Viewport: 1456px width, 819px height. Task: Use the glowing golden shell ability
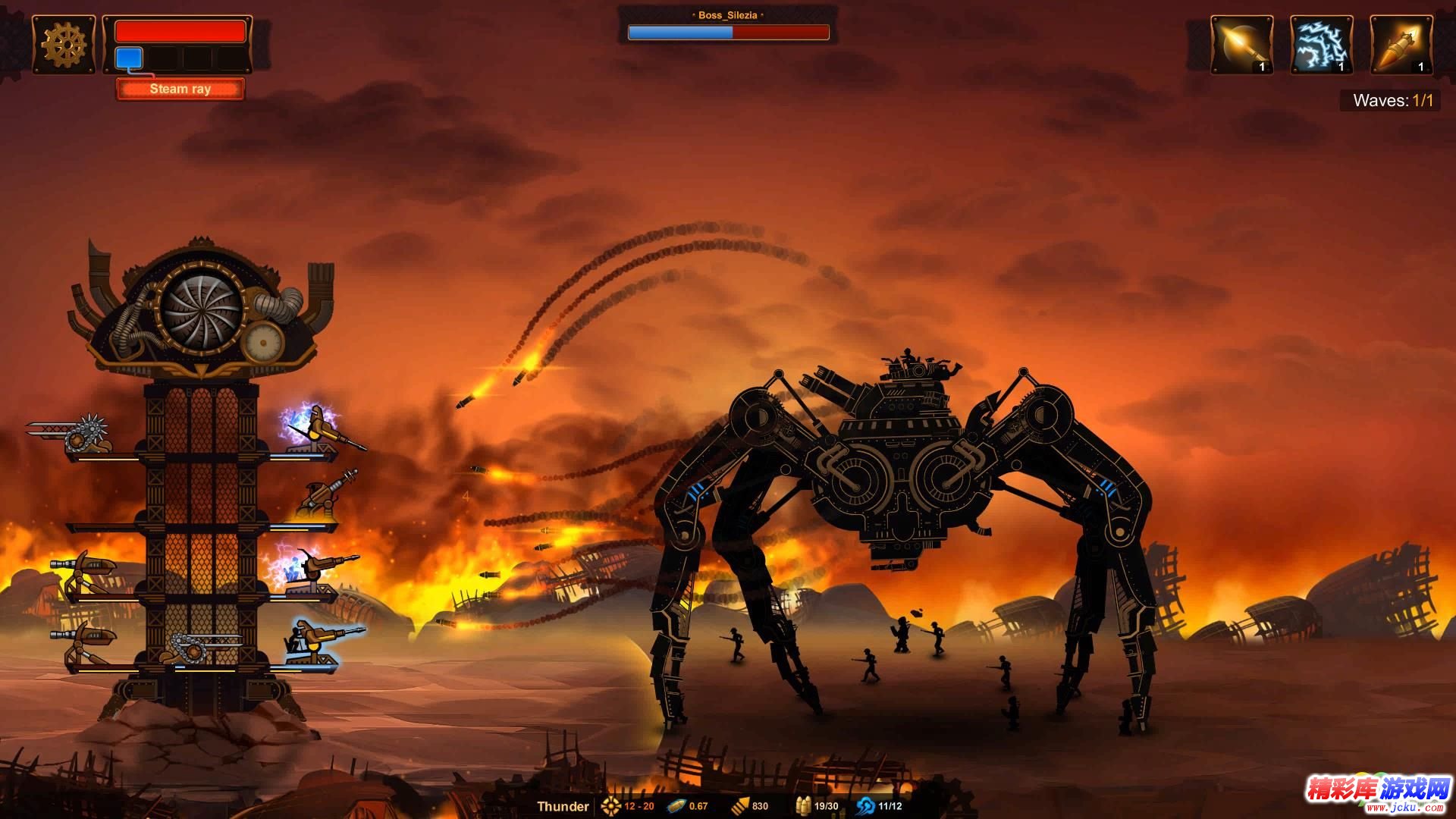tap(1241, 45)
